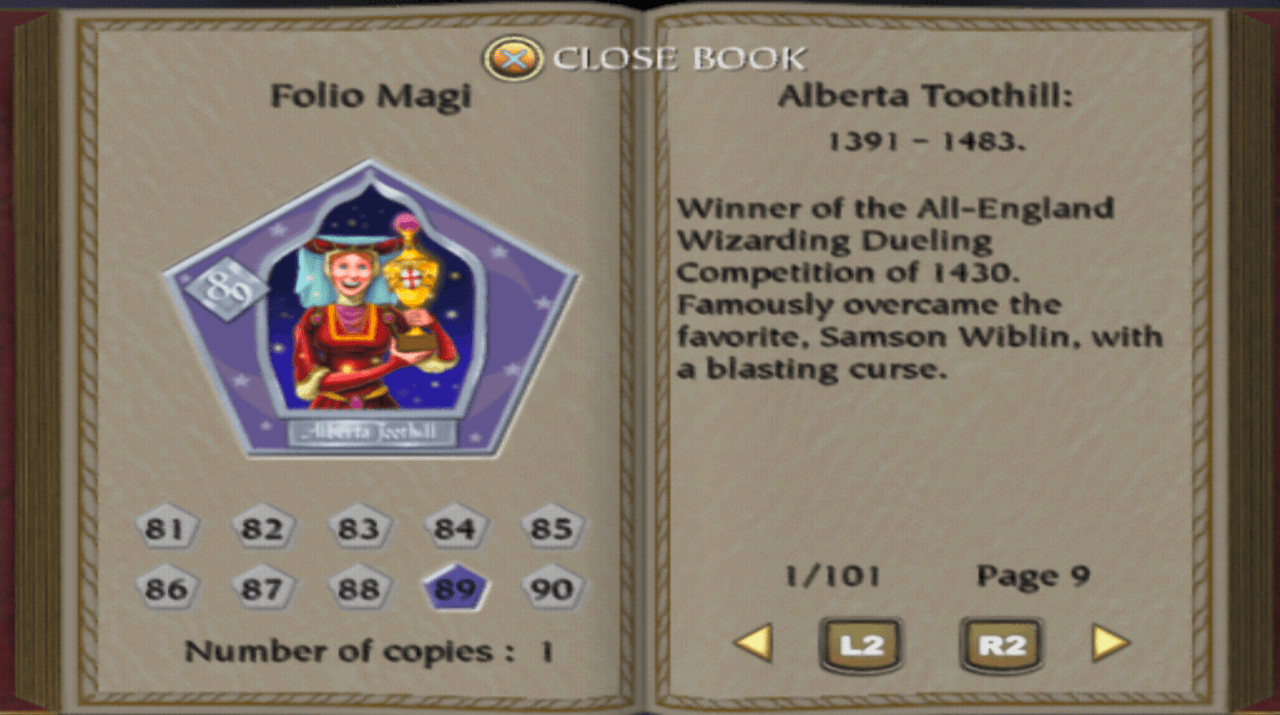
Task: Select card number 81
Action: coord(166,528)
